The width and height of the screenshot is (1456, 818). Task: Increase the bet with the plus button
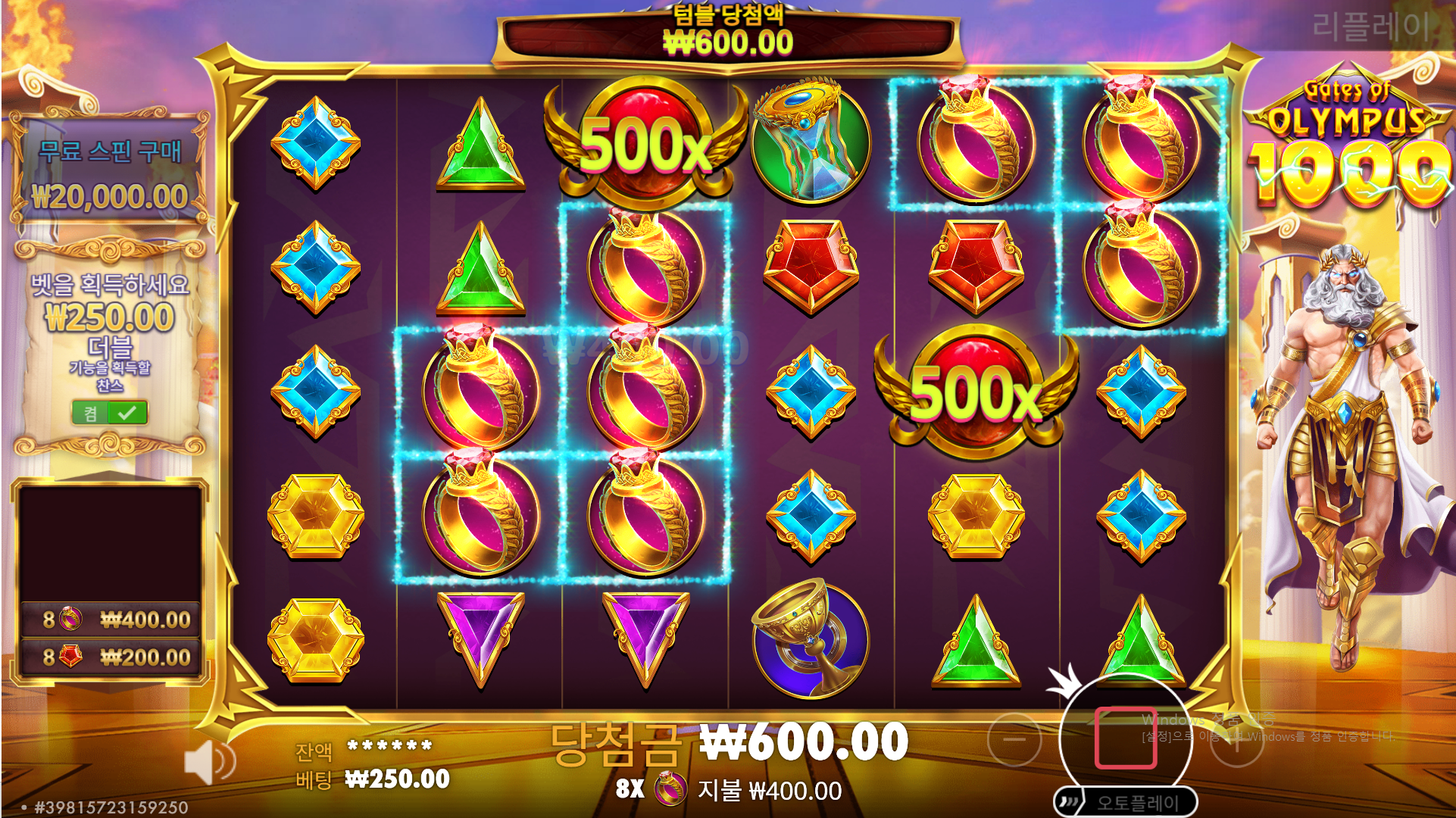pyautogui.click(x=1236, y=741)
